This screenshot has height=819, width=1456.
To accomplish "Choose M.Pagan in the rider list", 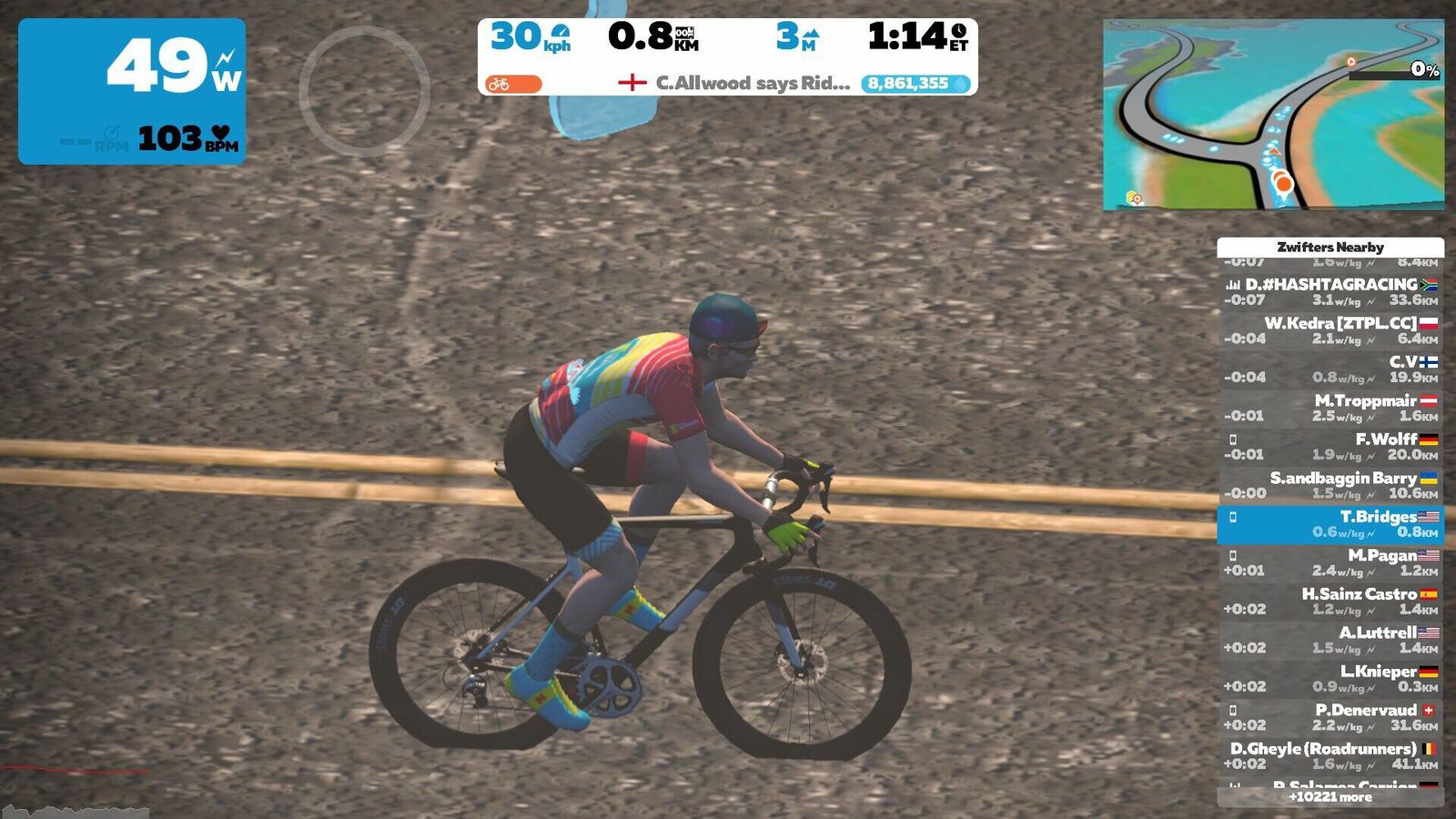I will 1330,562.
